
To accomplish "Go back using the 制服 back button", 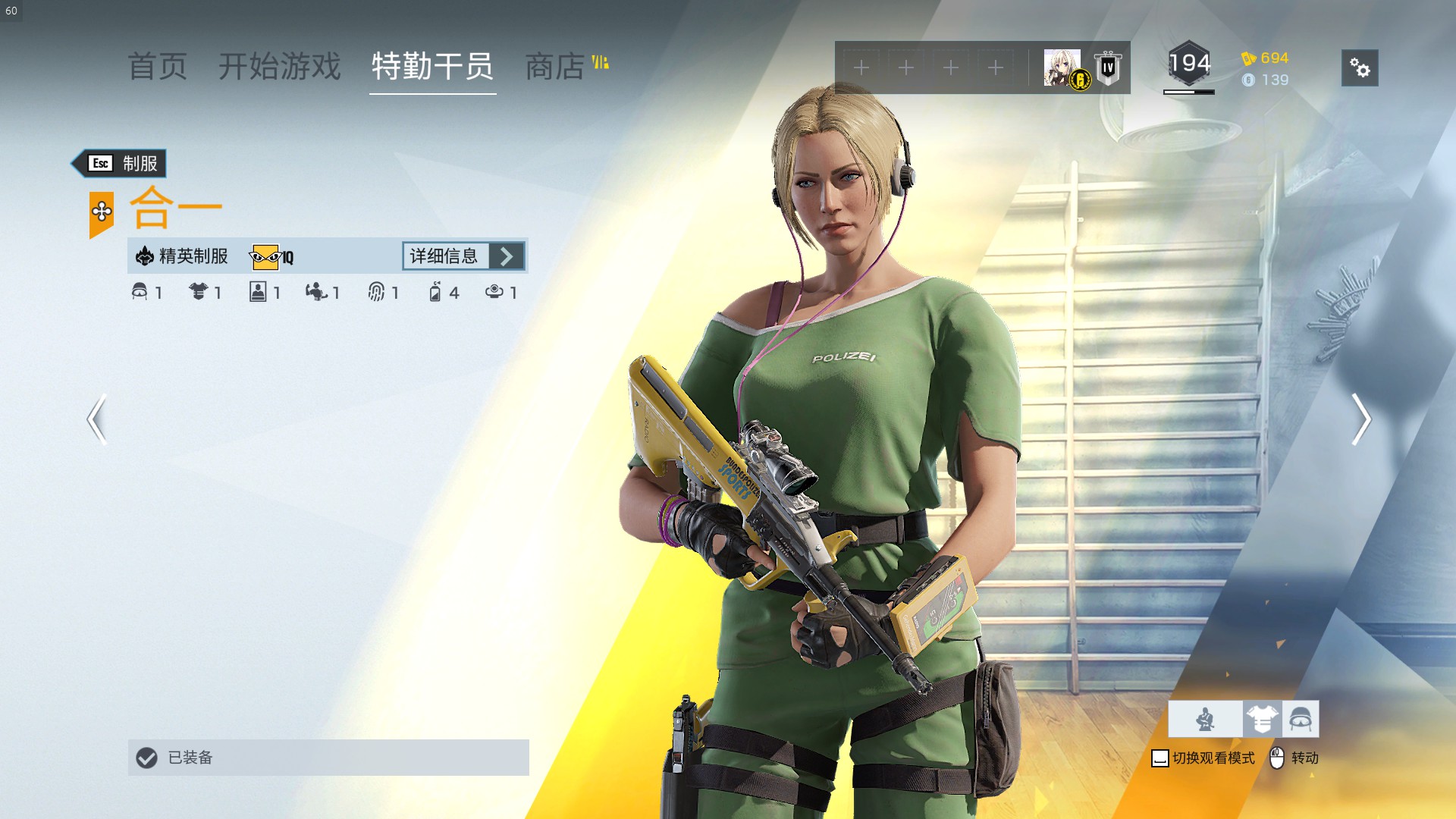I will [x=121, y=163].
